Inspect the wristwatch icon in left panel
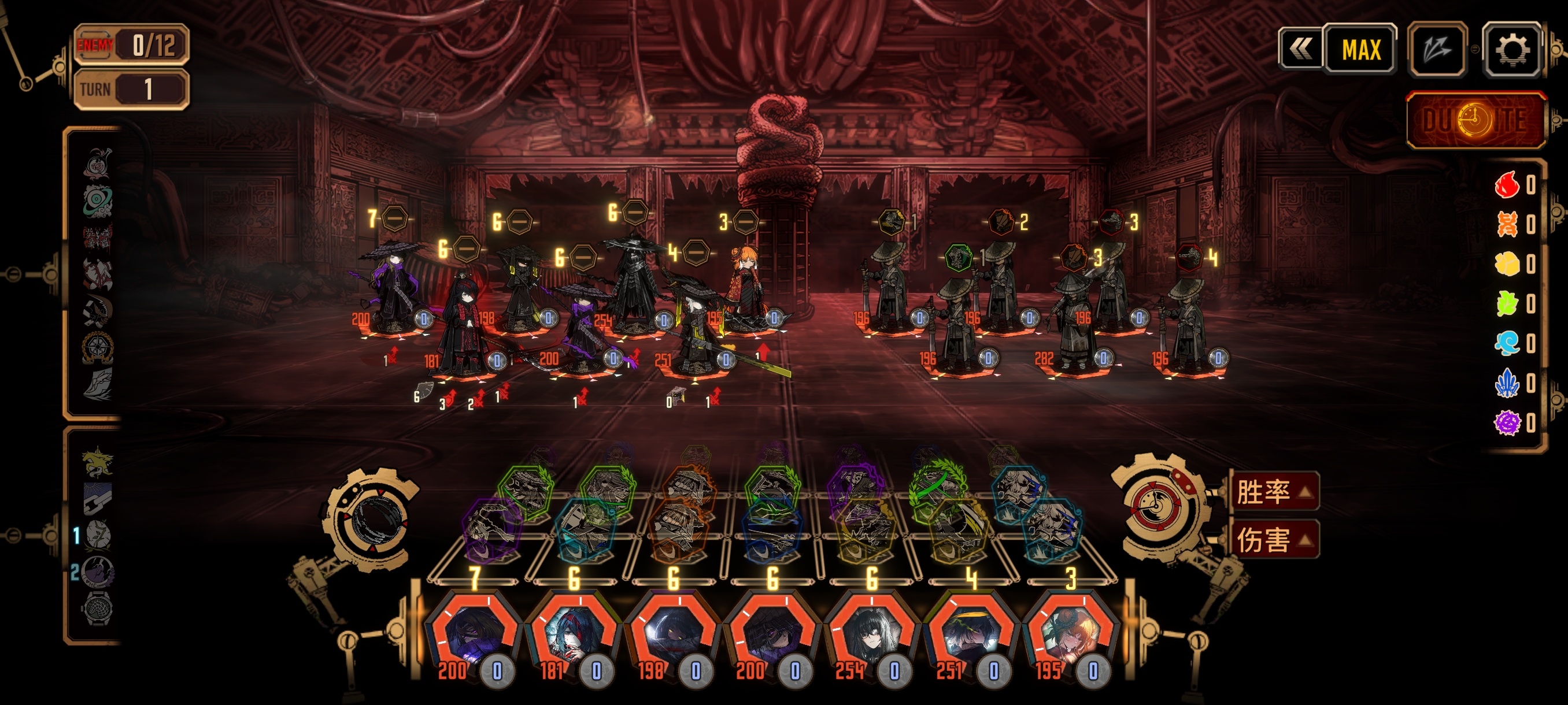Image resolution: width=1568 pixels, height=705 pixels. click(x=97, y=608)
